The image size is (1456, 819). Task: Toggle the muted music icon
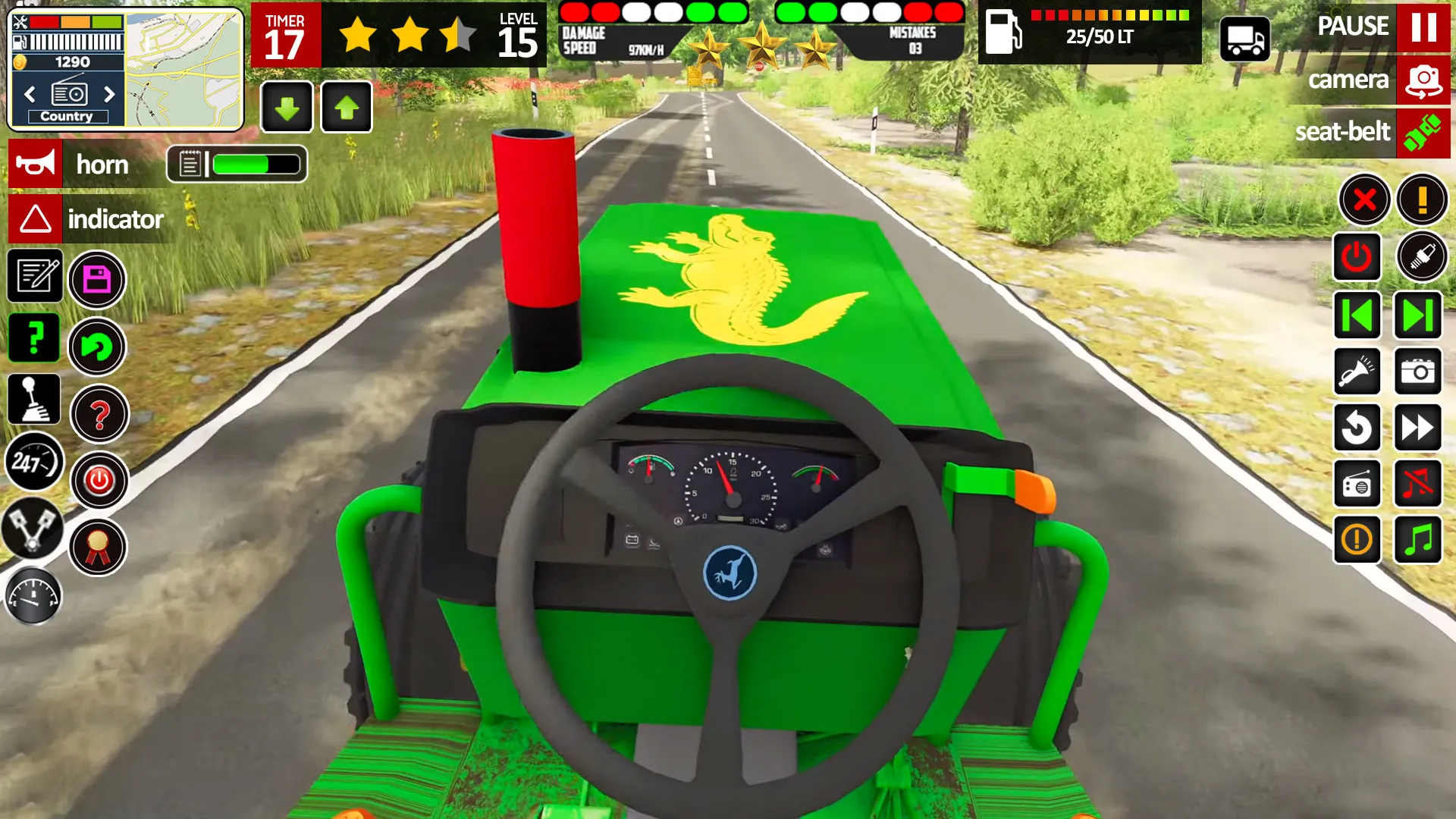1417,484
